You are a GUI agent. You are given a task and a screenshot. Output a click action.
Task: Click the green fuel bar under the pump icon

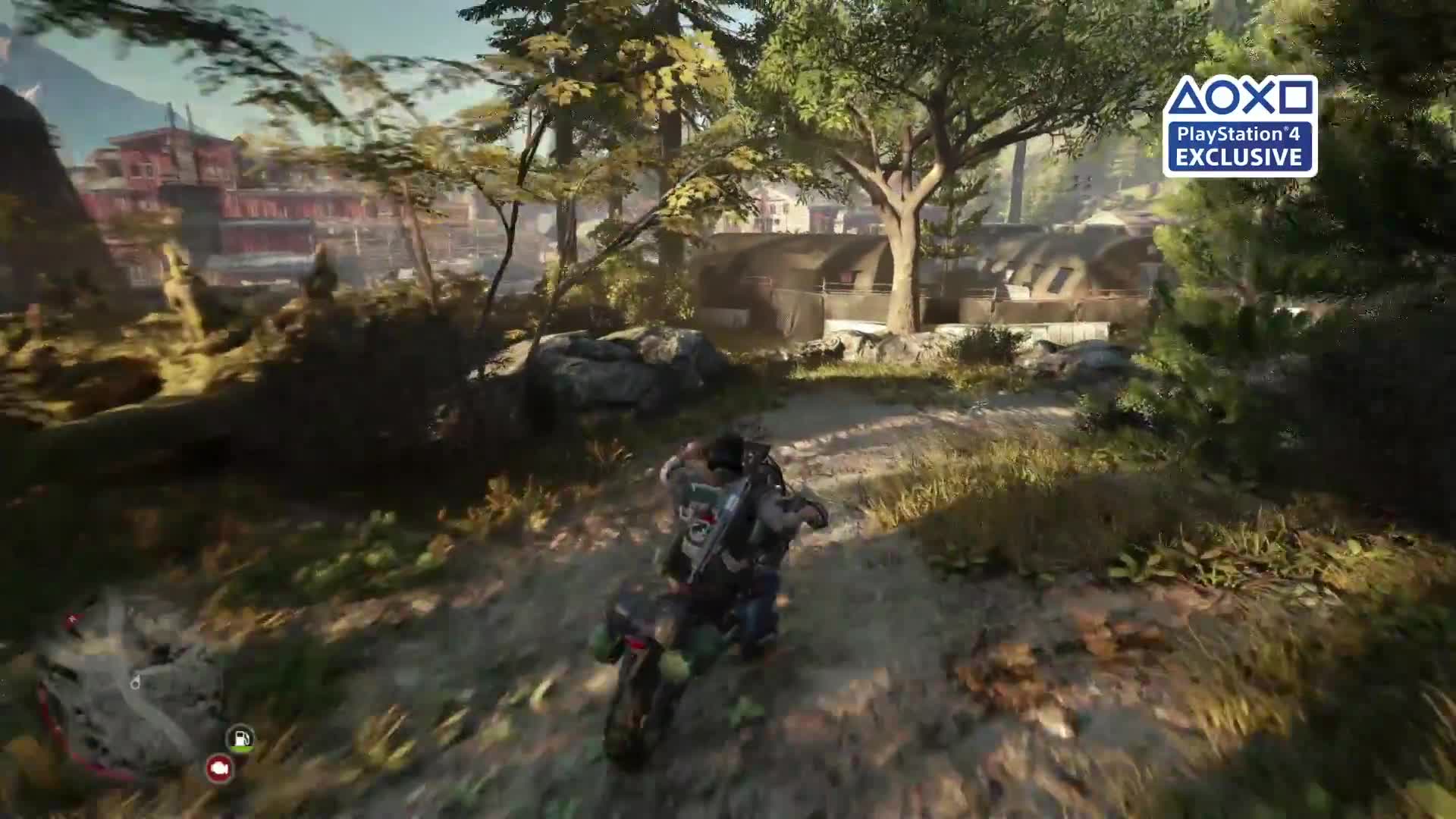pyautogui.click(x=241, y=749)
